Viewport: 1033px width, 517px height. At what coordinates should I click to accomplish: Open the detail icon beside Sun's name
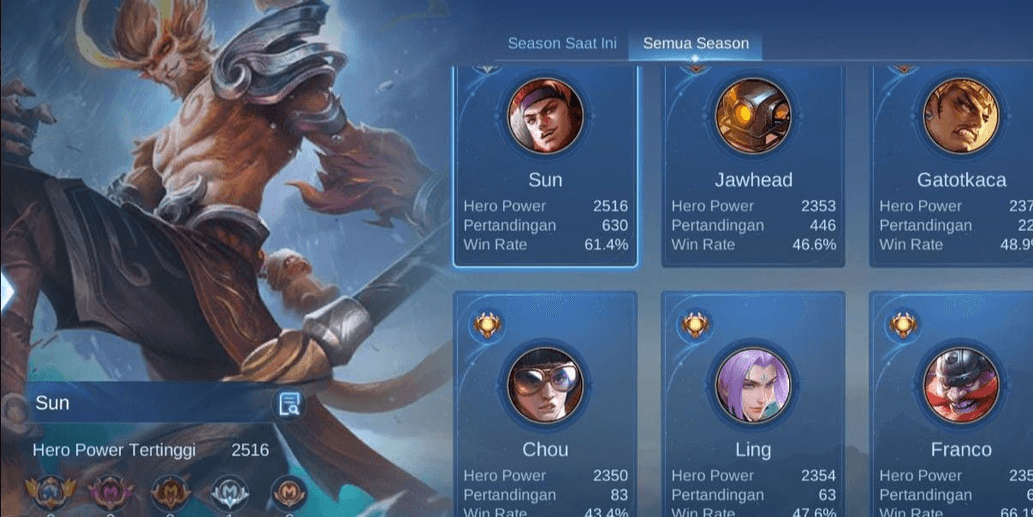point(290,404)
